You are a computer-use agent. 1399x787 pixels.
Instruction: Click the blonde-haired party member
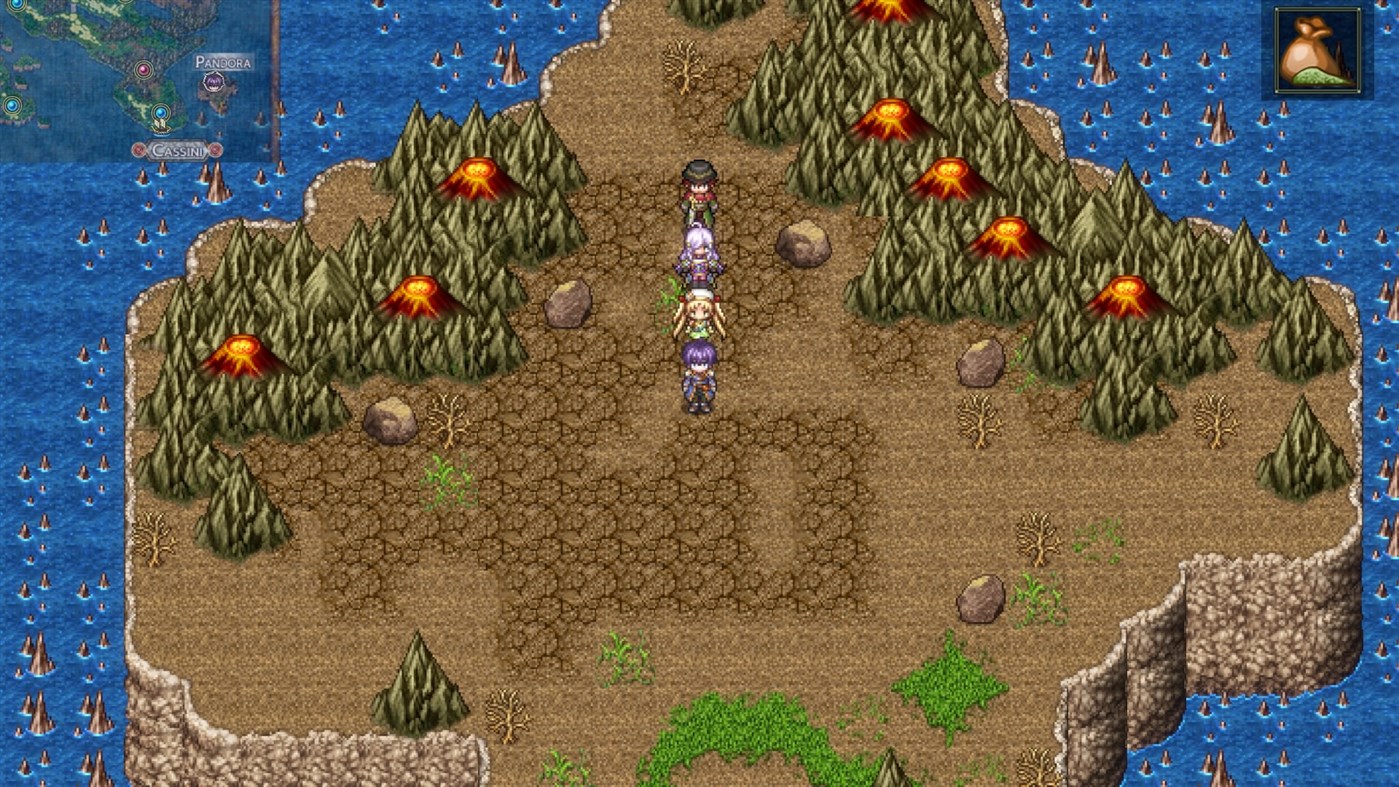pyautogui.click(x=700, y=315)
